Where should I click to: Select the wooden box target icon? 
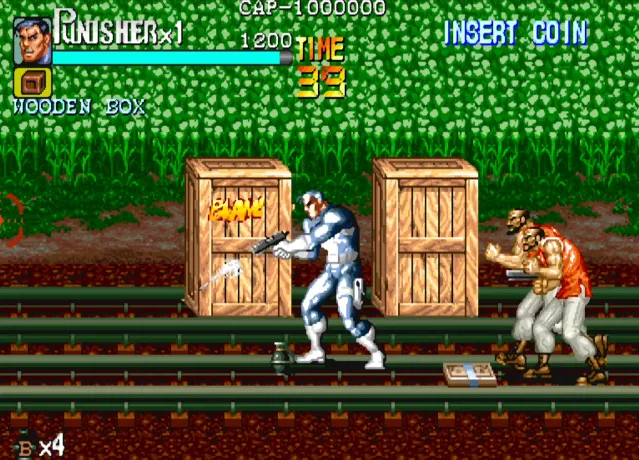coord(33,83)
